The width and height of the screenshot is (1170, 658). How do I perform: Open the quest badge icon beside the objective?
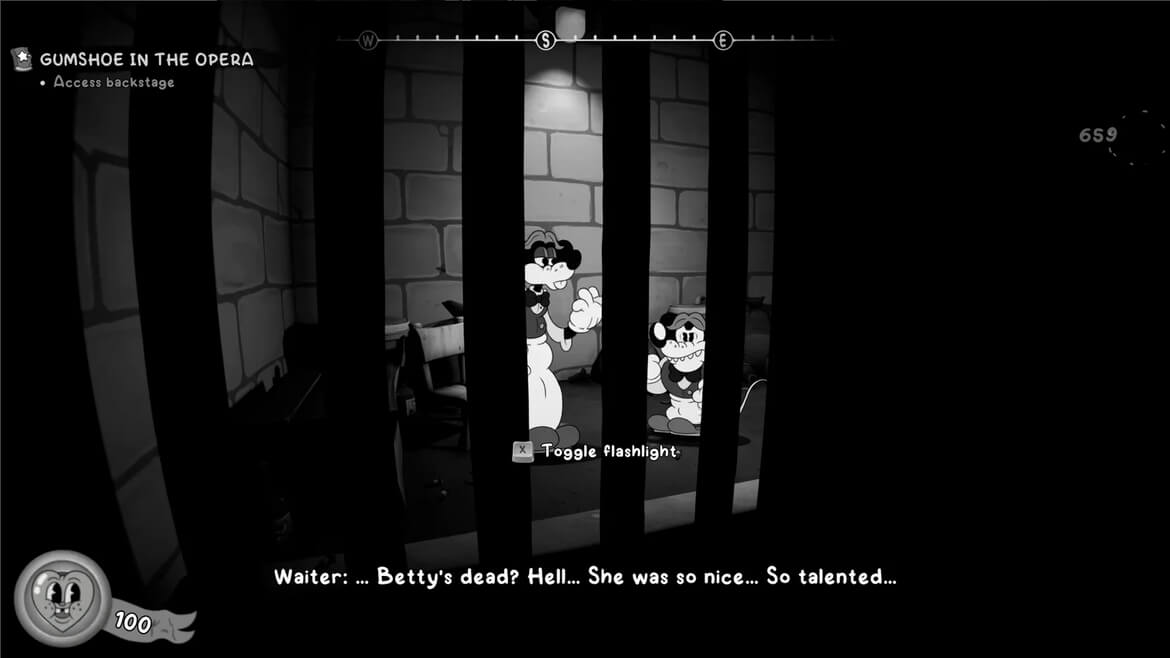pyautogui.click(x=21, y=60)
